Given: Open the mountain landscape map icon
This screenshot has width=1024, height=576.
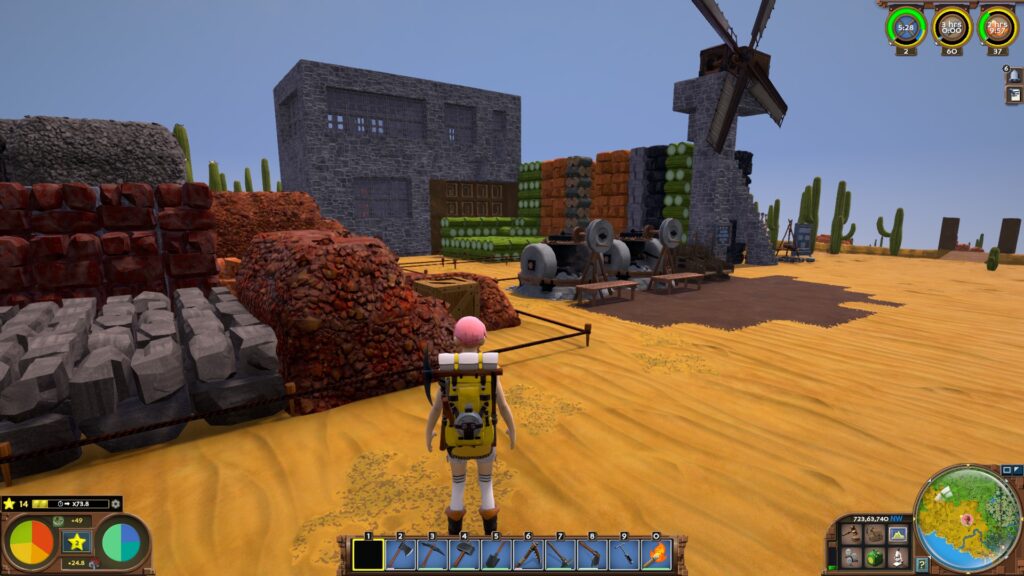Looking at the screenshot, I should (x=897, y=534).
